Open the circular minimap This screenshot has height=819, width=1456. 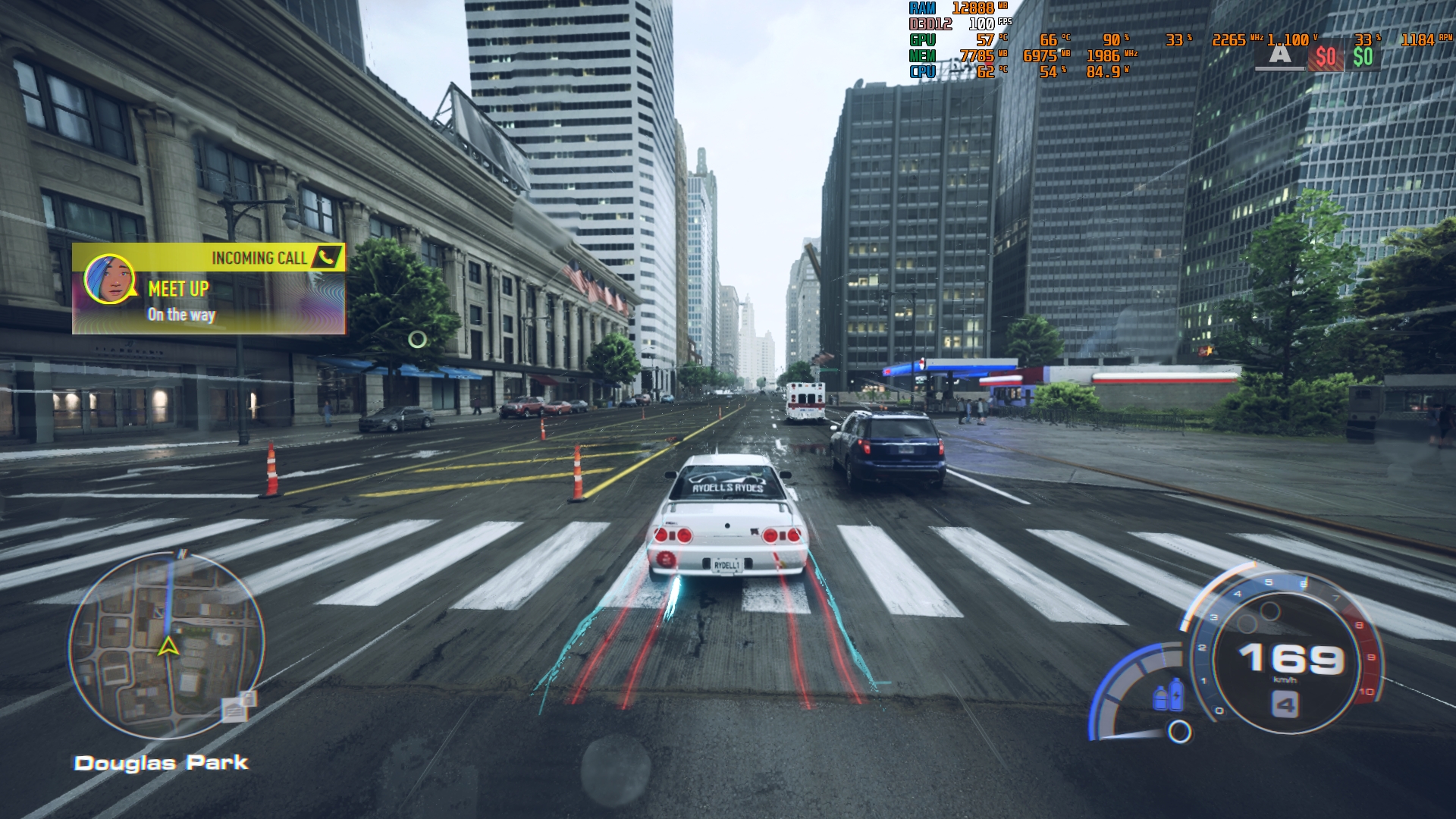tap(167, 645)
